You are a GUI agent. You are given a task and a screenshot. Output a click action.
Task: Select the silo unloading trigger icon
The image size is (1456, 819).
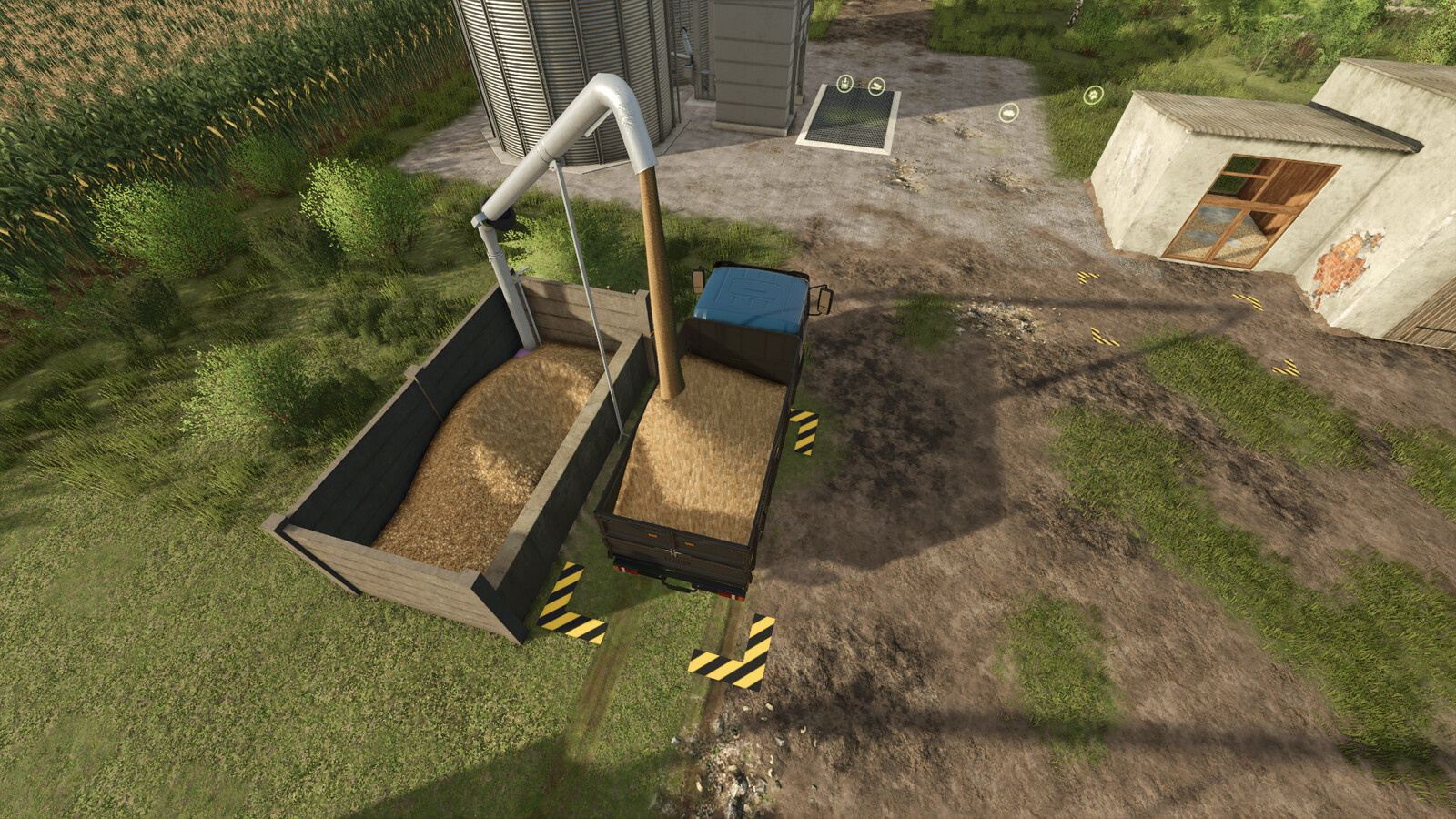pyautogui.click(x=844, y=84)
